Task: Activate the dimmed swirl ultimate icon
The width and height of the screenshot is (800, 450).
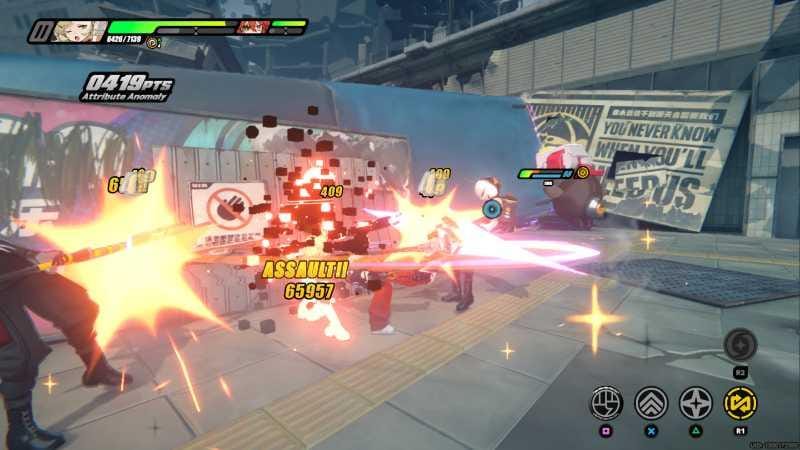Action: 741,345
